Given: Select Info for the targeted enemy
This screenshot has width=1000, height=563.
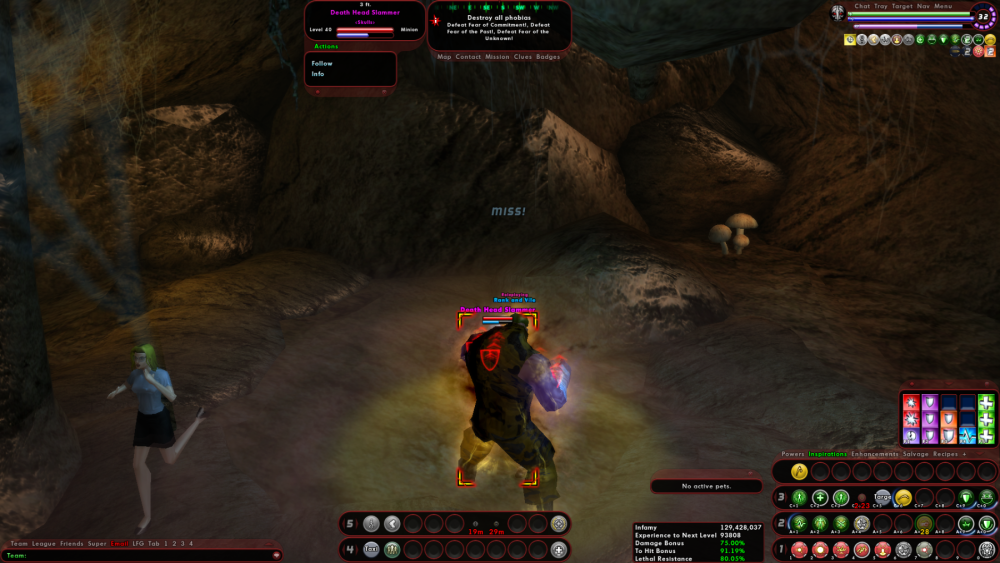Looking at the screenshot, I should click(x=318, y=74).
